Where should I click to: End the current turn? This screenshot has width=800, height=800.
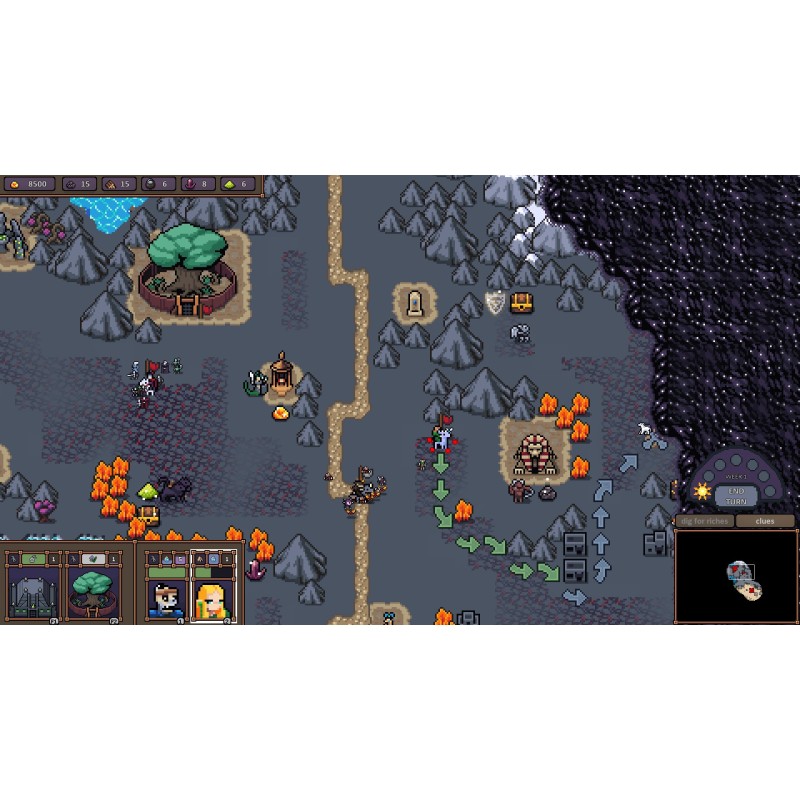[736, 494]
